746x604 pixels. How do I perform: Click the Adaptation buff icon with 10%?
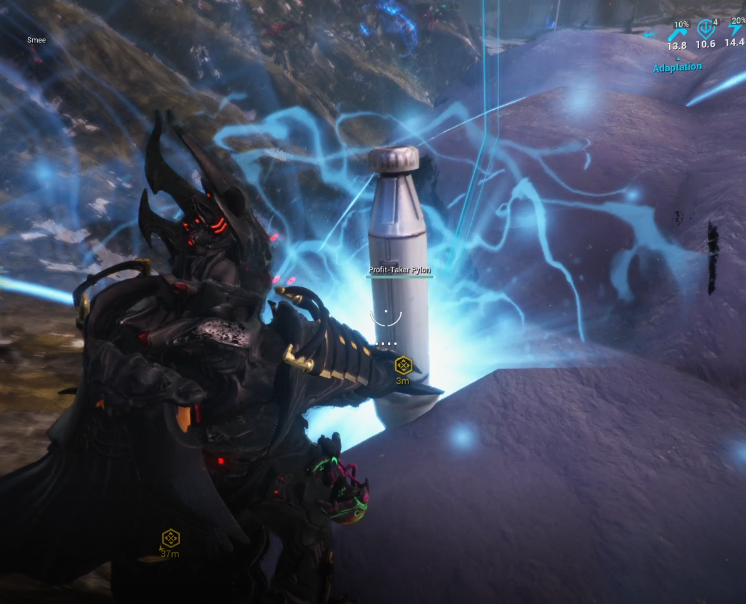click(676, 33)
